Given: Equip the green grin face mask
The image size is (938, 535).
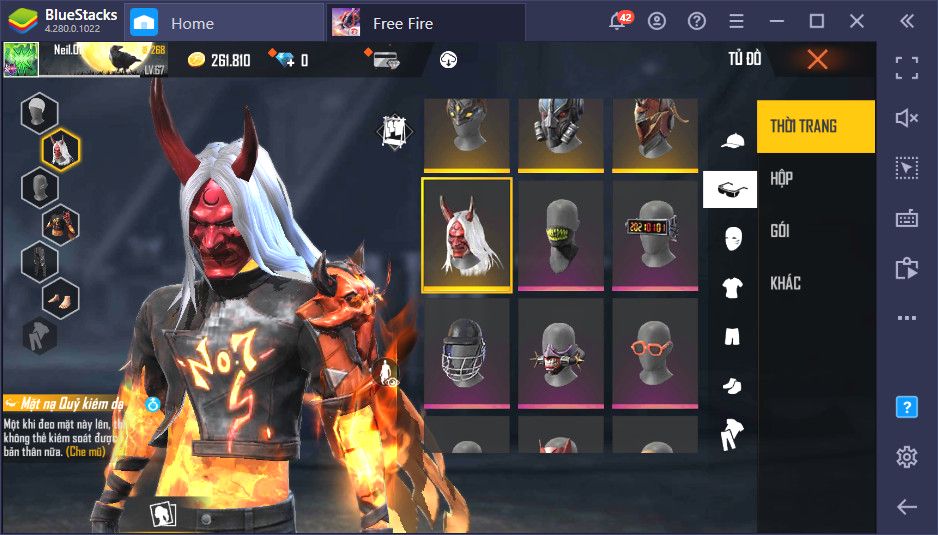Looking at the screenshot, I should coord(561,235).
